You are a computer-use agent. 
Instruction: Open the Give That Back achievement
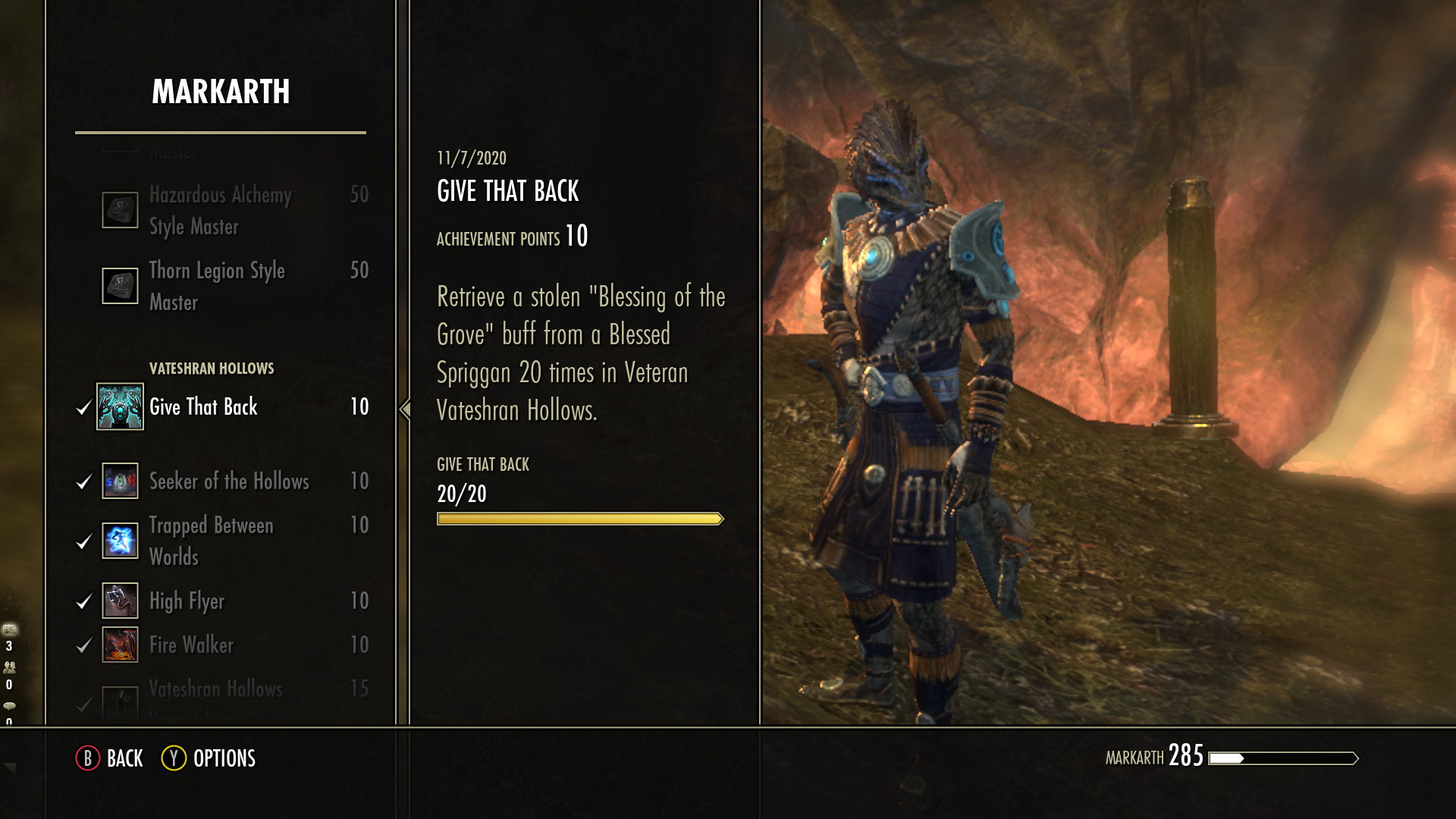pos(203,407)
